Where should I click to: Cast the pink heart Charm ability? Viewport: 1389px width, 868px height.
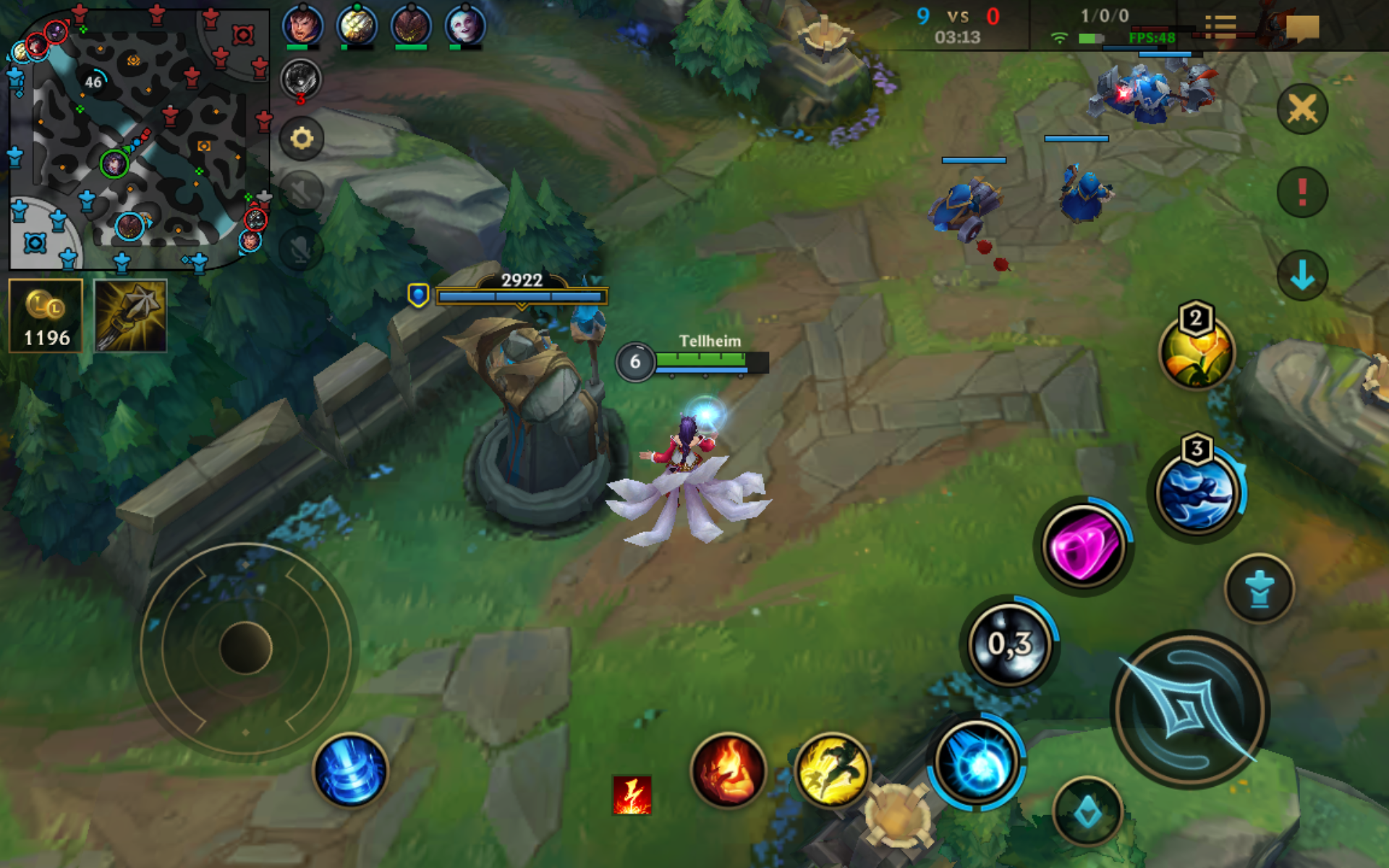click(1083, 546)
